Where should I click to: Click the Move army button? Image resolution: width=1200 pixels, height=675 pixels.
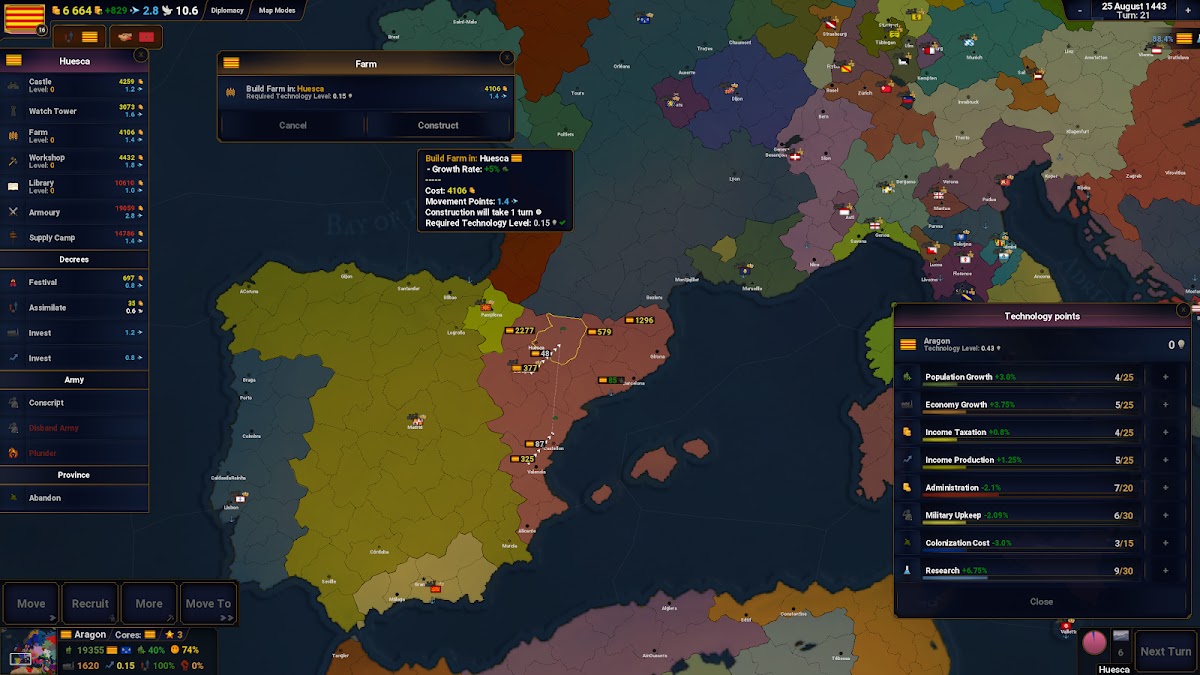[31, 604]
